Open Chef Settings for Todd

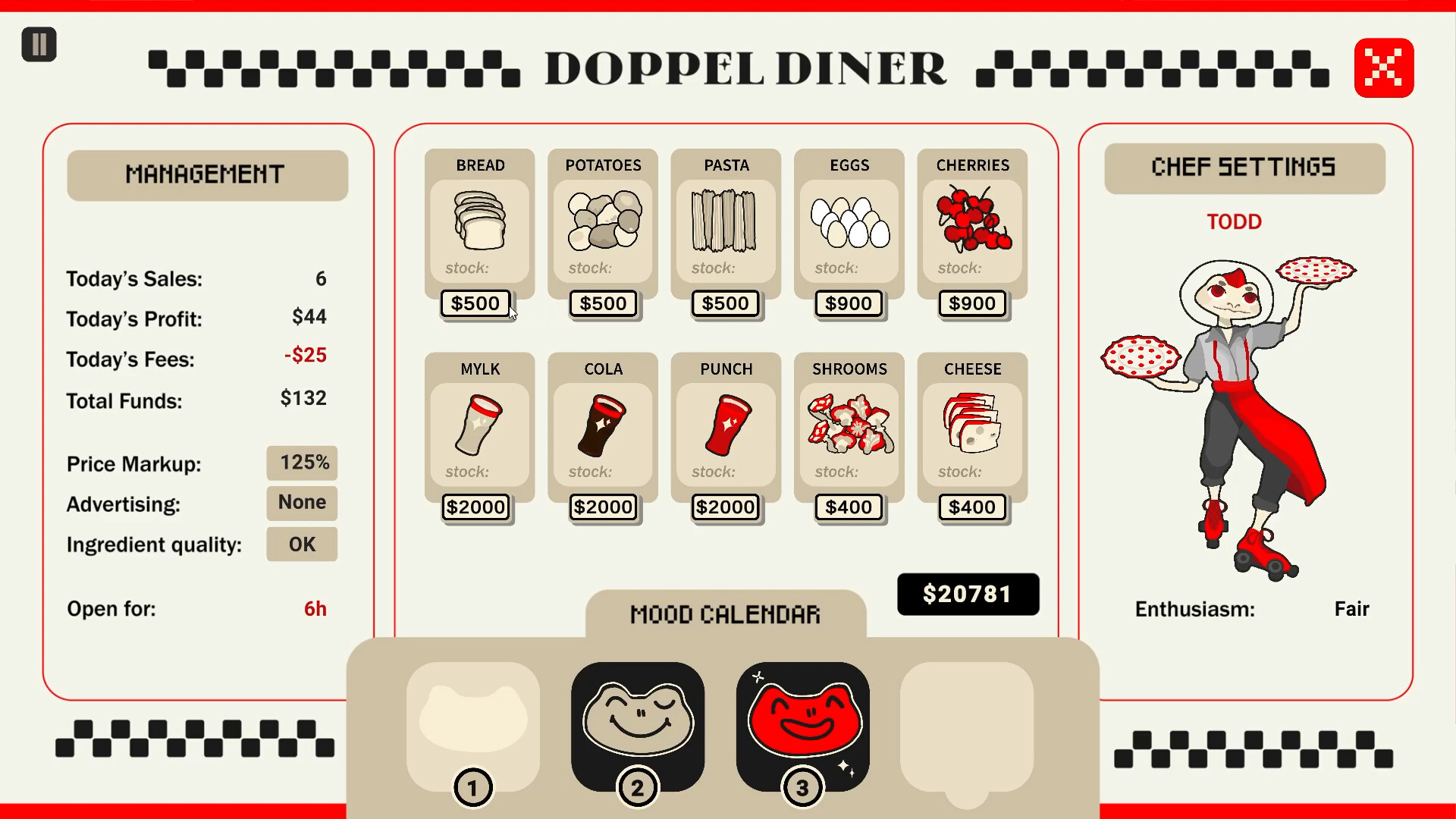tap(1244, 168)
